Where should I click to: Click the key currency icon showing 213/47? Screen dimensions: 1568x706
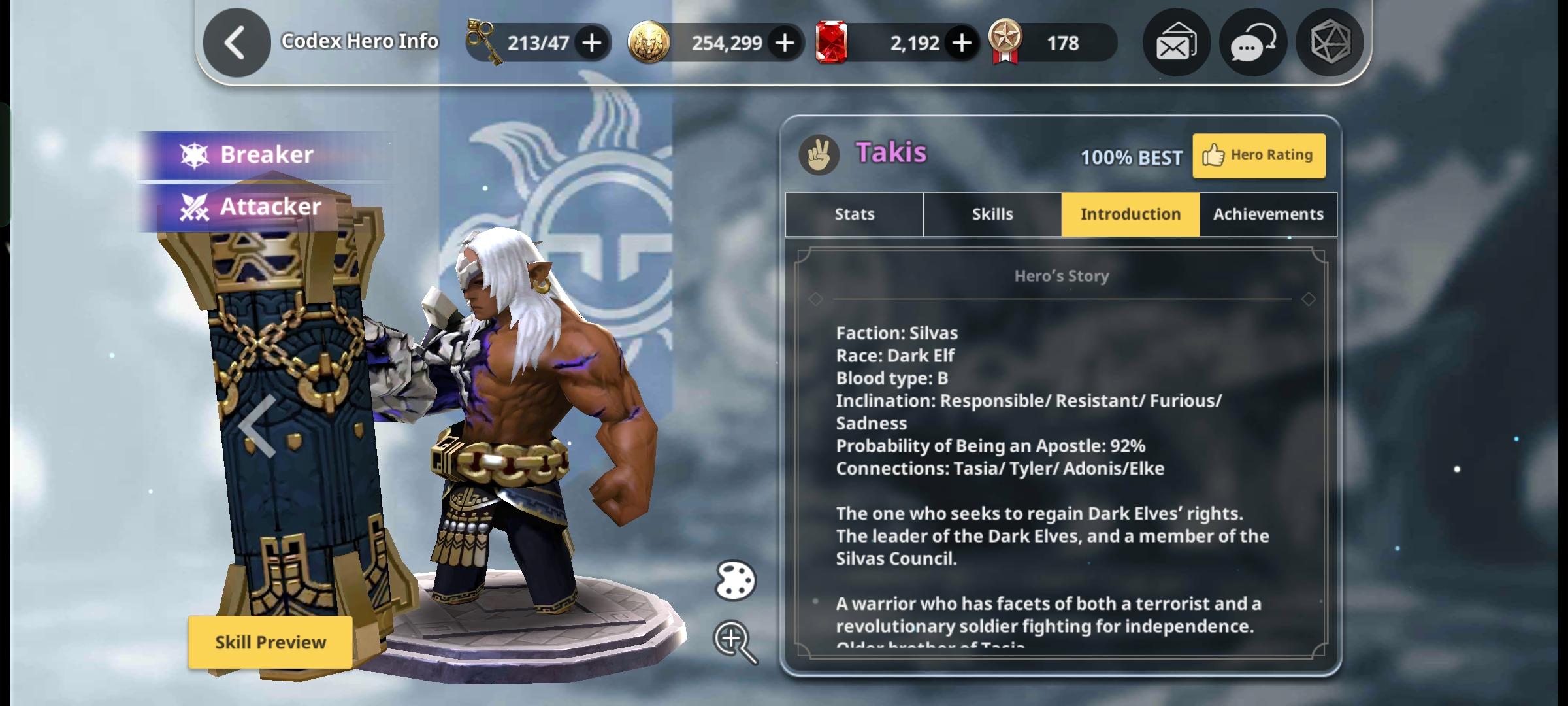click(x=482, y=42)
